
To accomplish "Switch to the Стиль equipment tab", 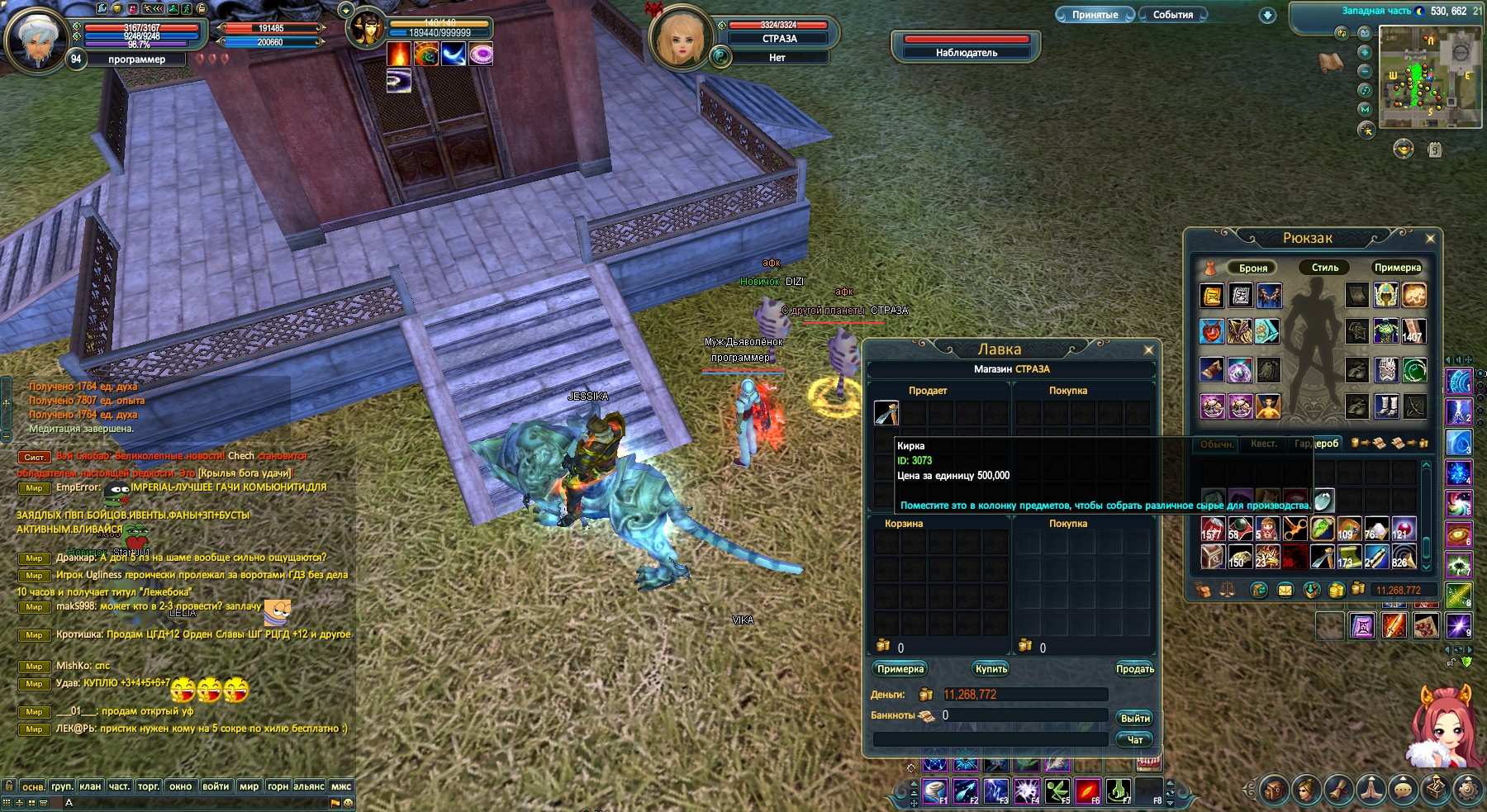I will coord(1324,268).
